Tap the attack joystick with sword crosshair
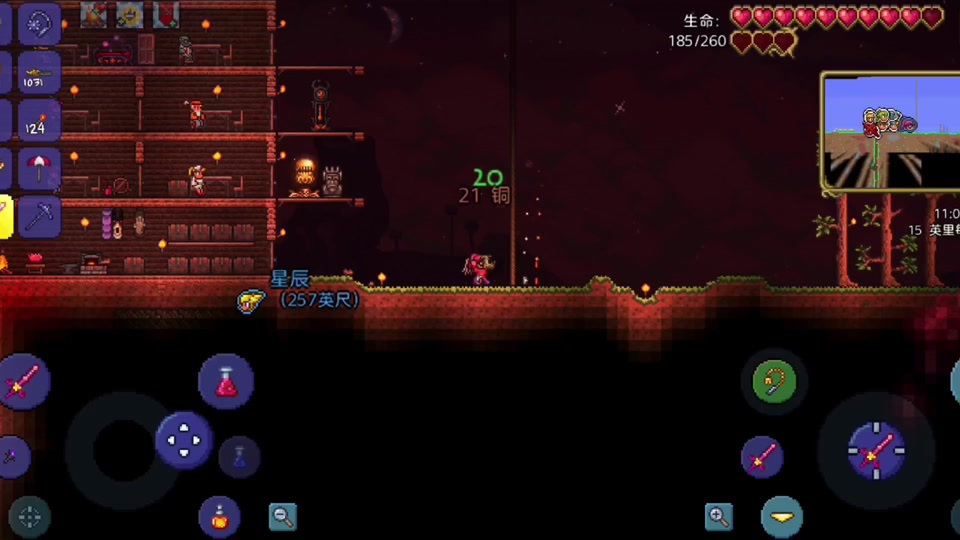960x540 pixels. (x=876, y=450)
